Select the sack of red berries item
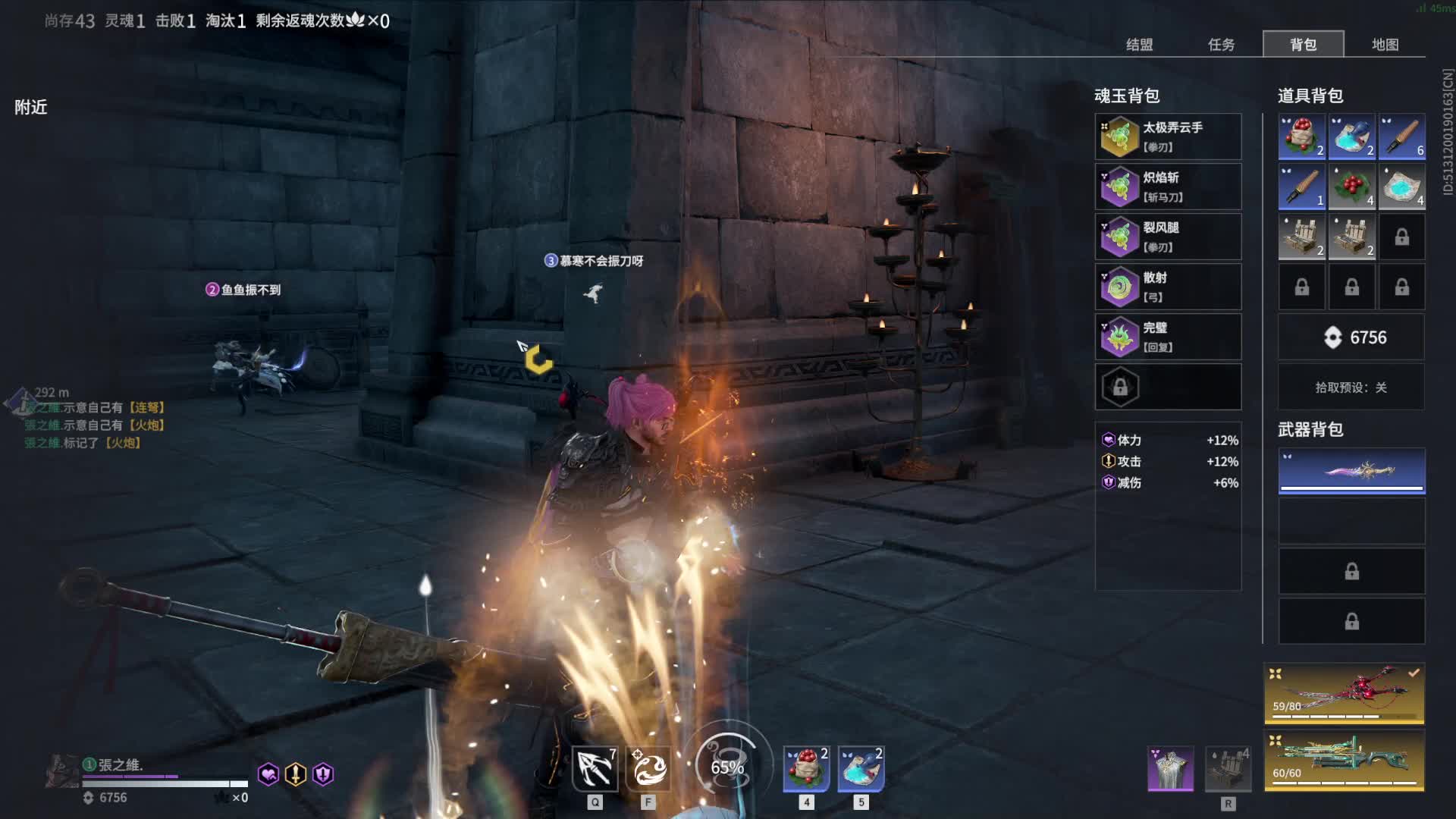This screenshot has width=1456, height=819. pos(1301,136)
